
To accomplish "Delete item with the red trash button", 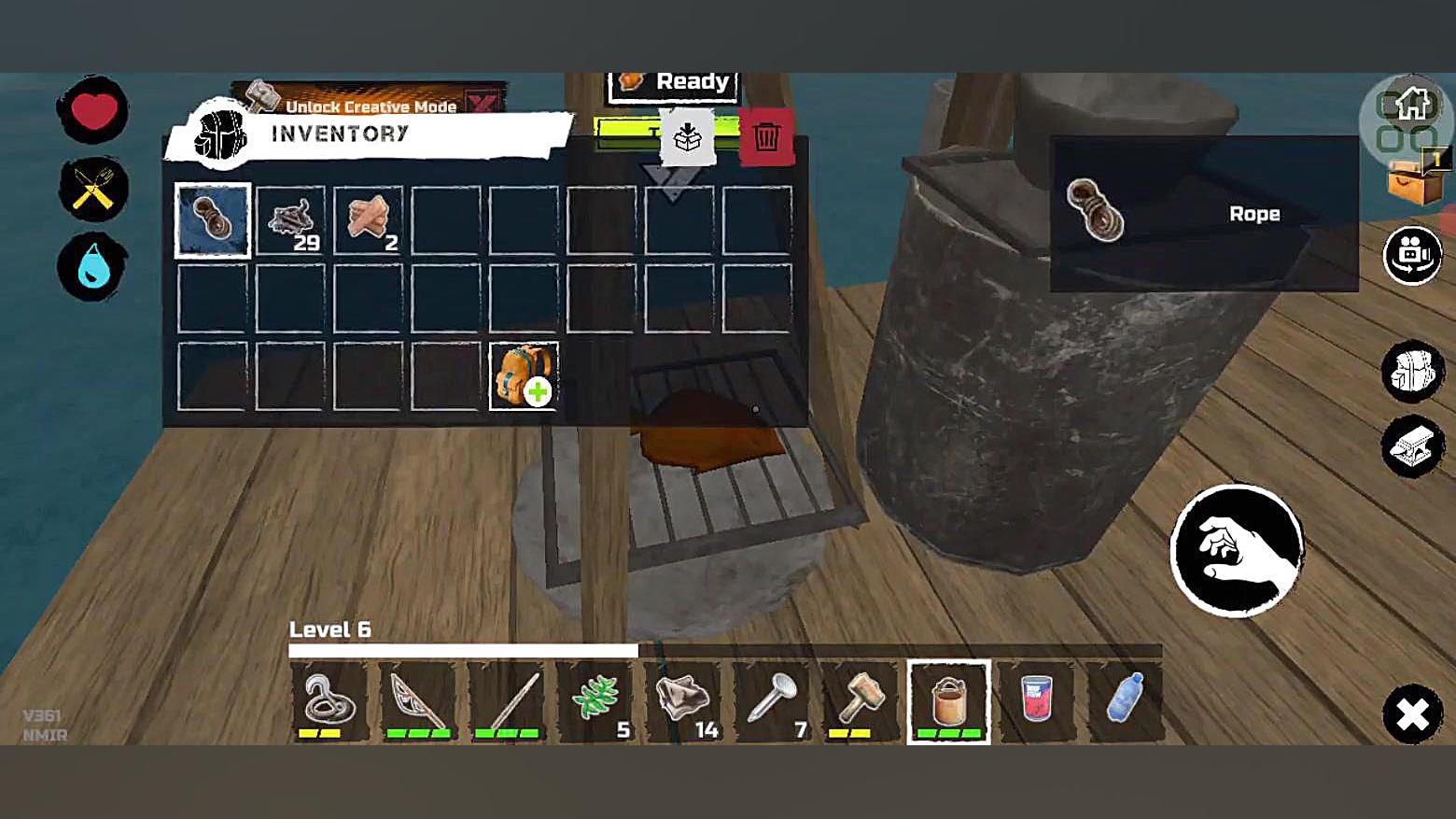I will [766, 137].
